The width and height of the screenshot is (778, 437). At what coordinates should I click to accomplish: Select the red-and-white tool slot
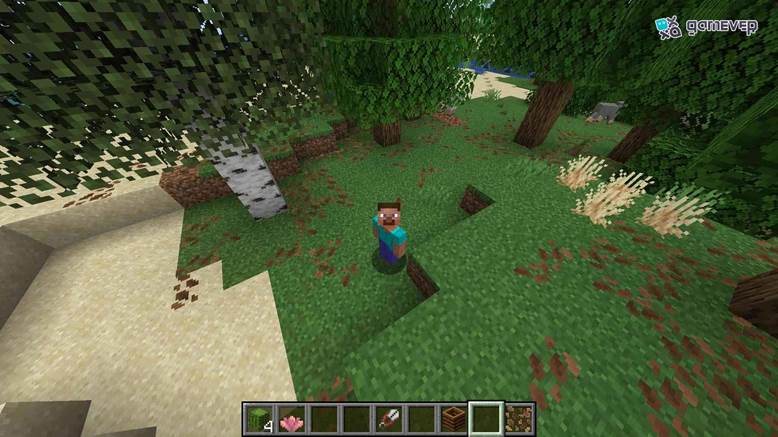pyautogui.click(x=389, y=419)
